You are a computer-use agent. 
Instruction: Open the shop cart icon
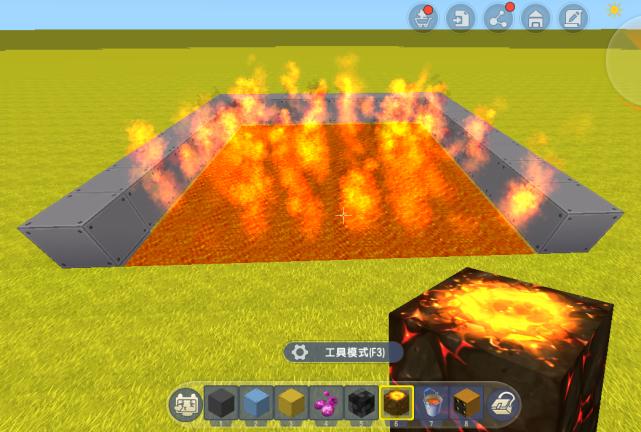(x=424, y=18)
